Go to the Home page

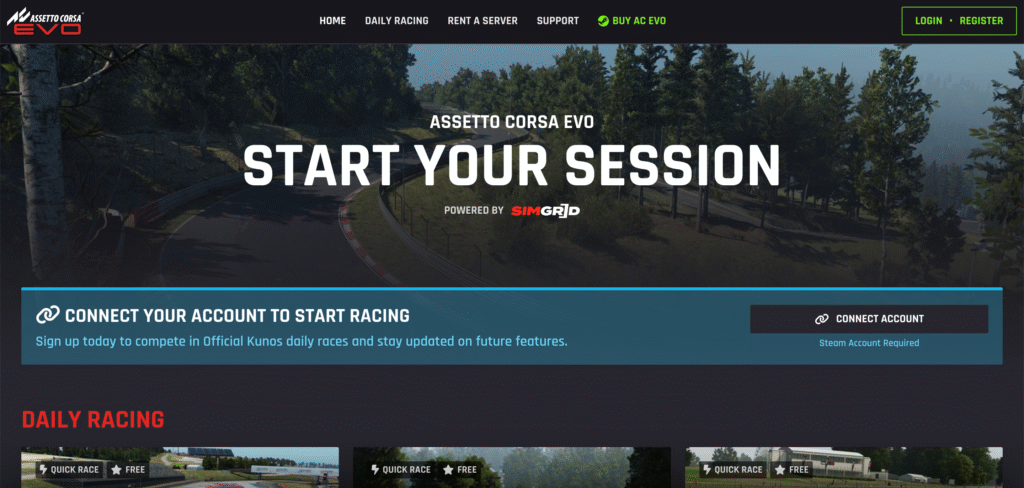coord(332,21)
